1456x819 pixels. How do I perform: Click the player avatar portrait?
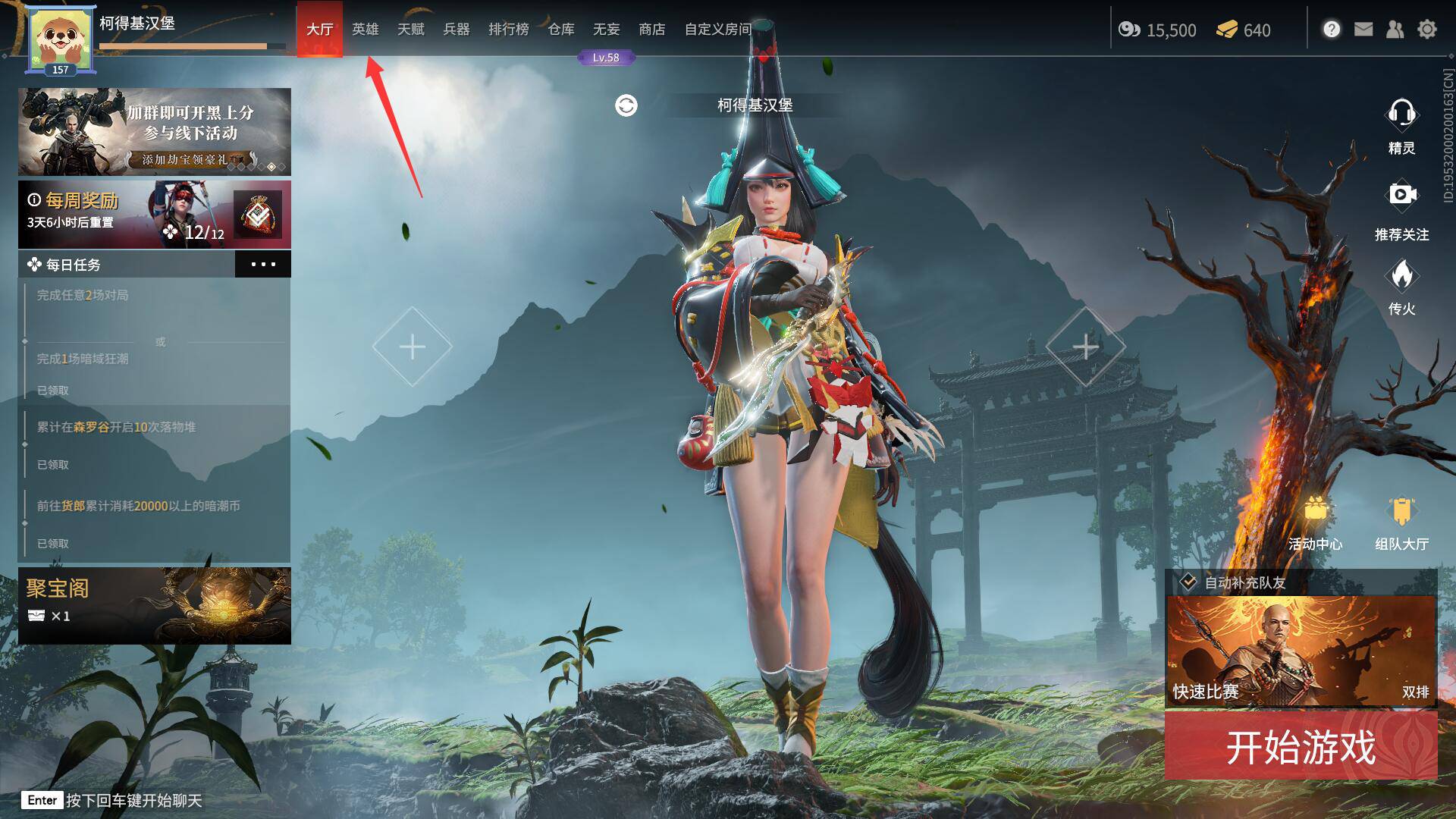click(x=59, y=39)
